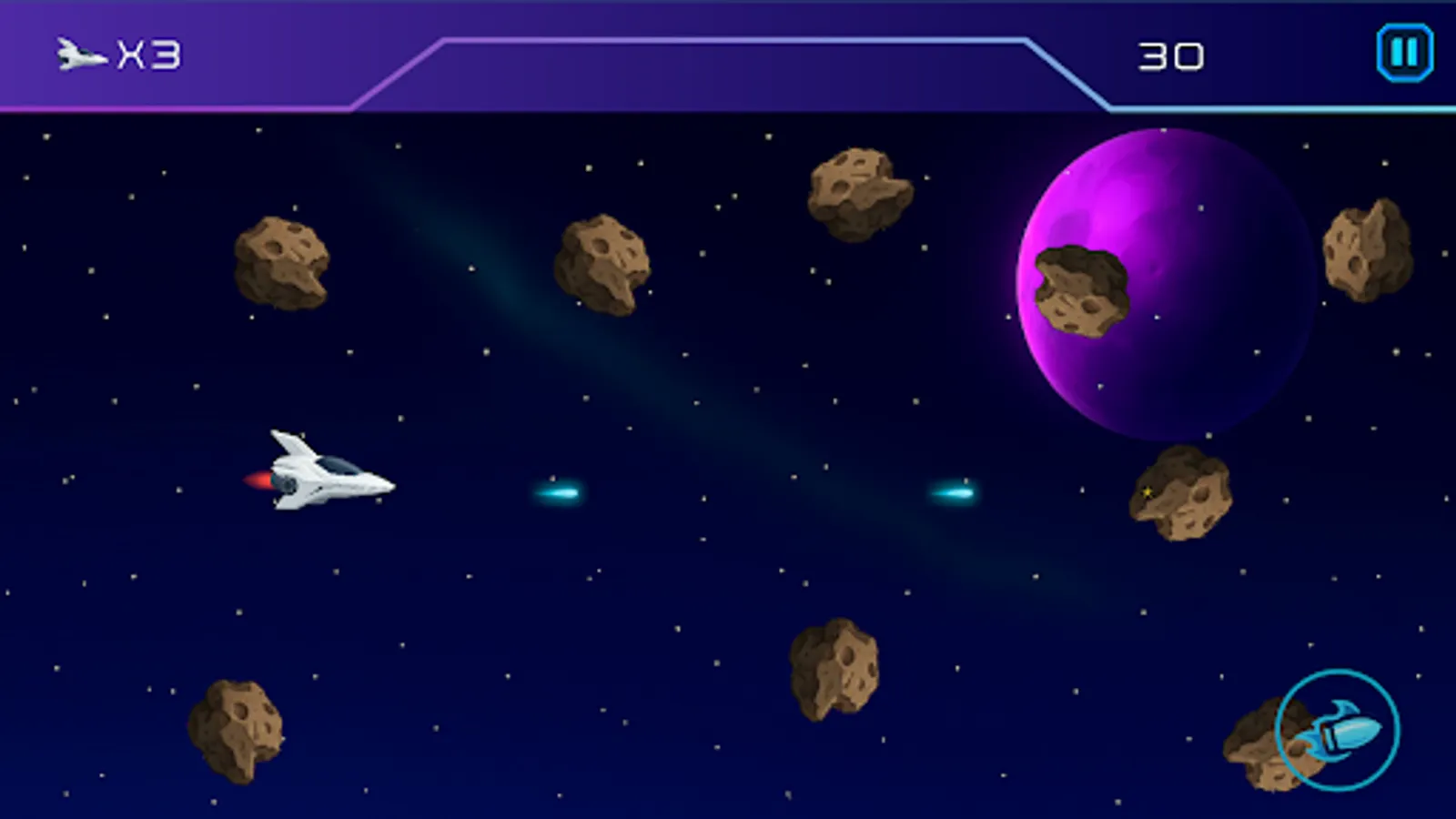Pause the game

1402,51
